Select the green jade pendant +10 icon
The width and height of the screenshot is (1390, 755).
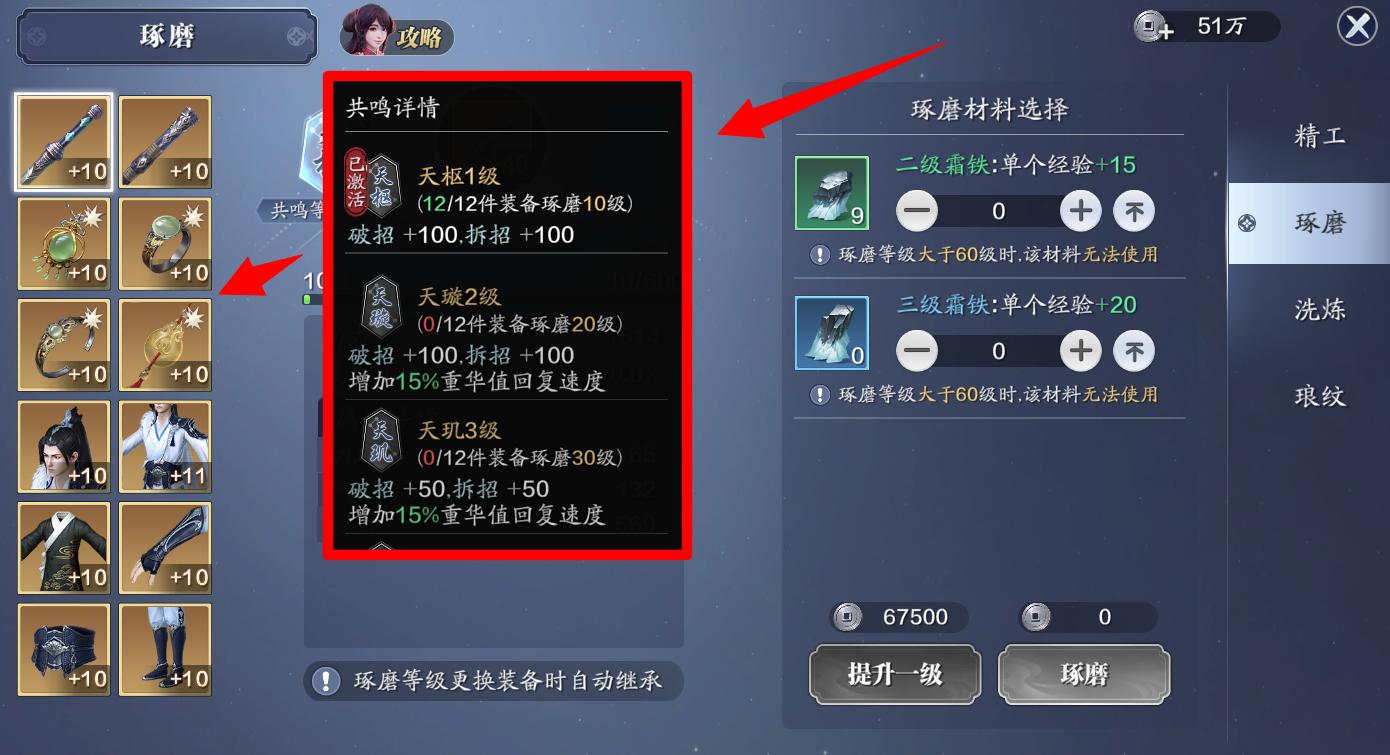tap(63, 243)
